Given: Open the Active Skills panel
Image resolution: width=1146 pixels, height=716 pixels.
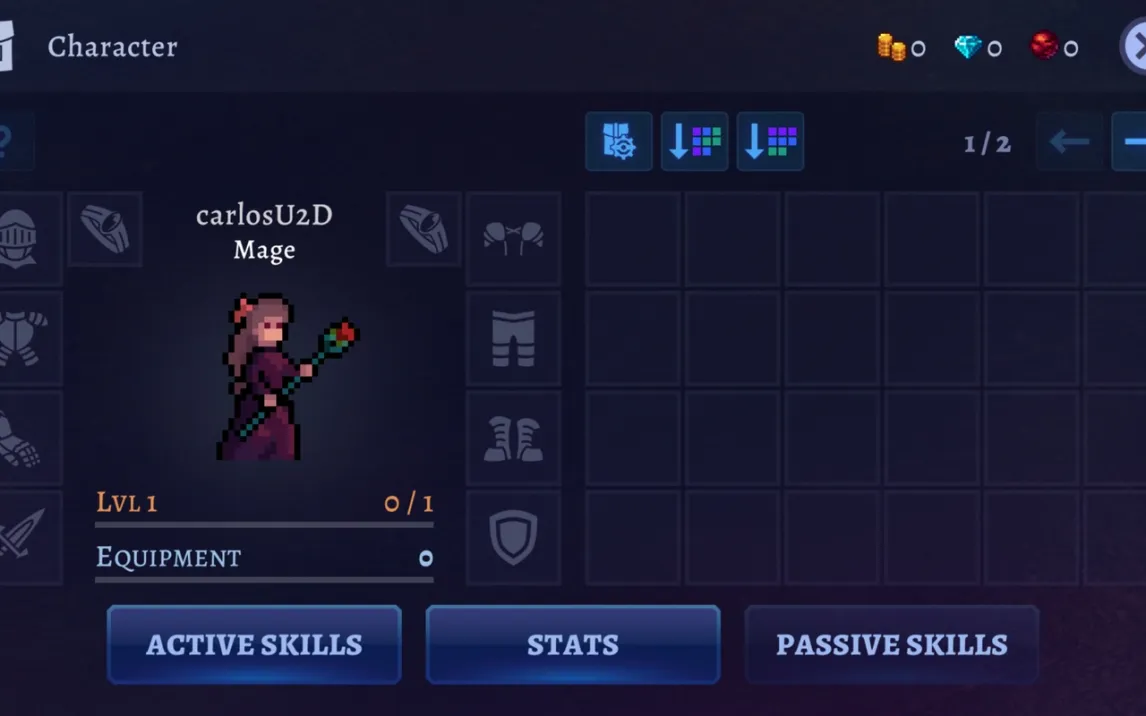Looking at the screenshot, I should click(x=254, y=645).
